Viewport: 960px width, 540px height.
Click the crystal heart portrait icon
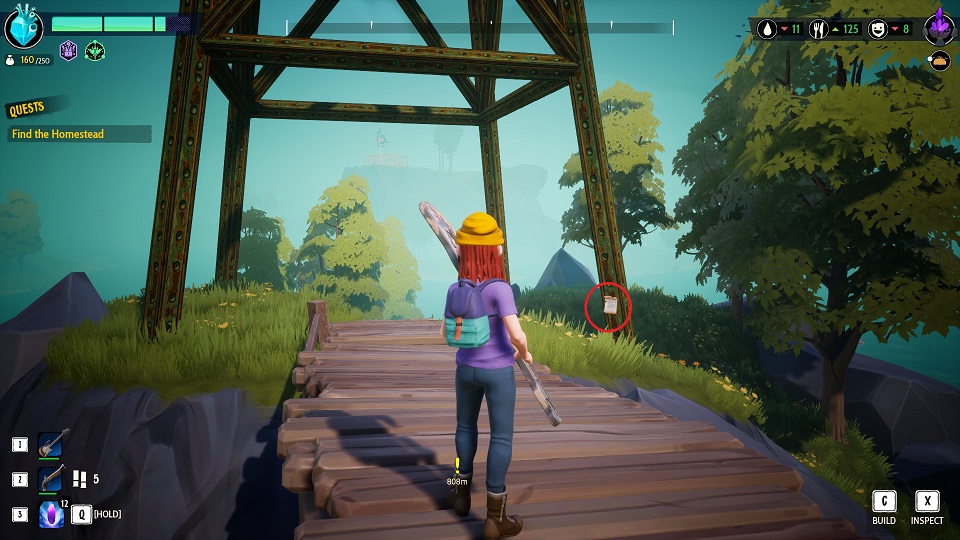pos(23,26)
